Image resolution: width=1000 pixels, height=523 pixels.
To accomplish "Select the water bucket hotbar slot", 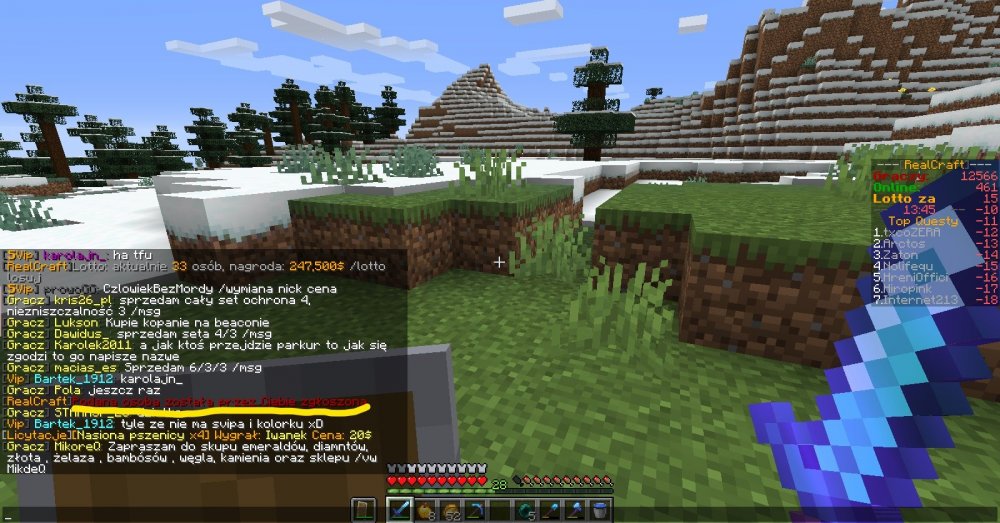I will (601, 510).
